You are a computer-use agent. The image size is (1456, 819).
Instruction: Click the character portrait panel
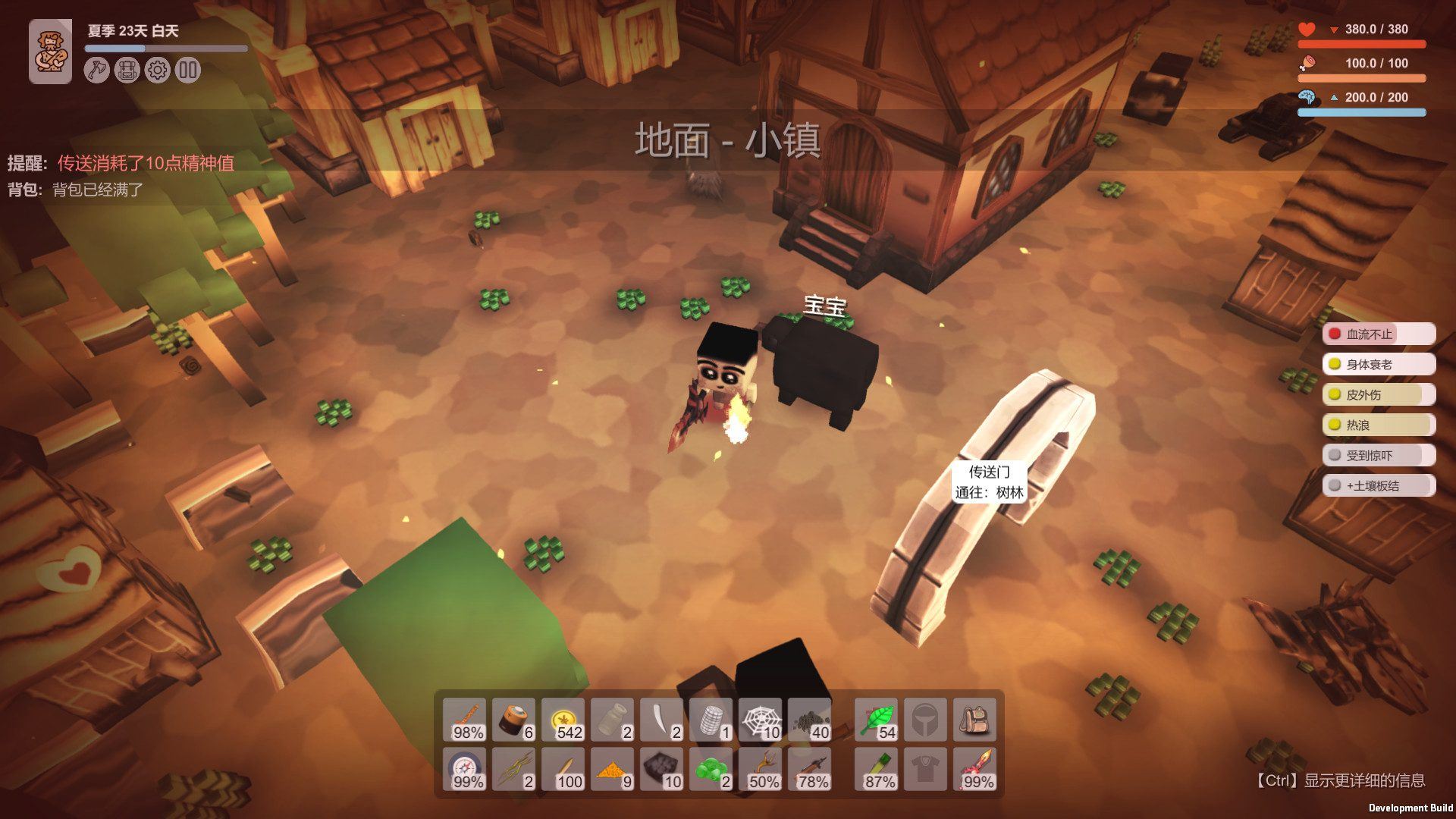coord(50,52)
